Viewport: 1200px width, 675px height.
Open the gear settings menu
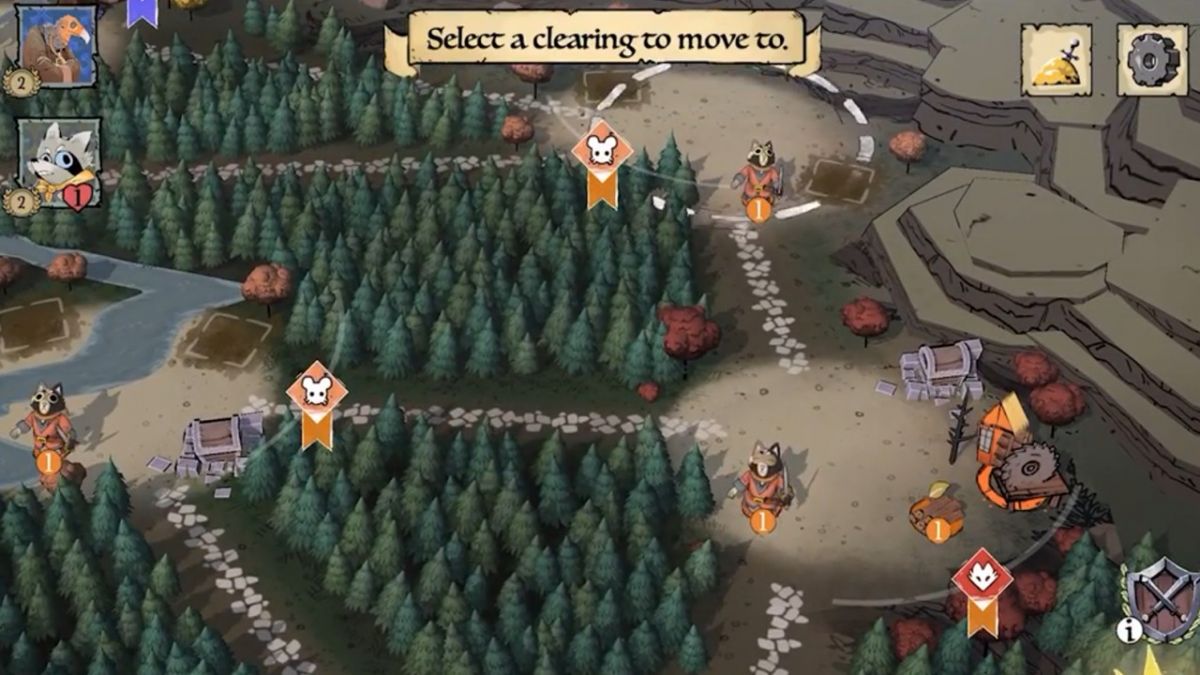pos(1152,60)
